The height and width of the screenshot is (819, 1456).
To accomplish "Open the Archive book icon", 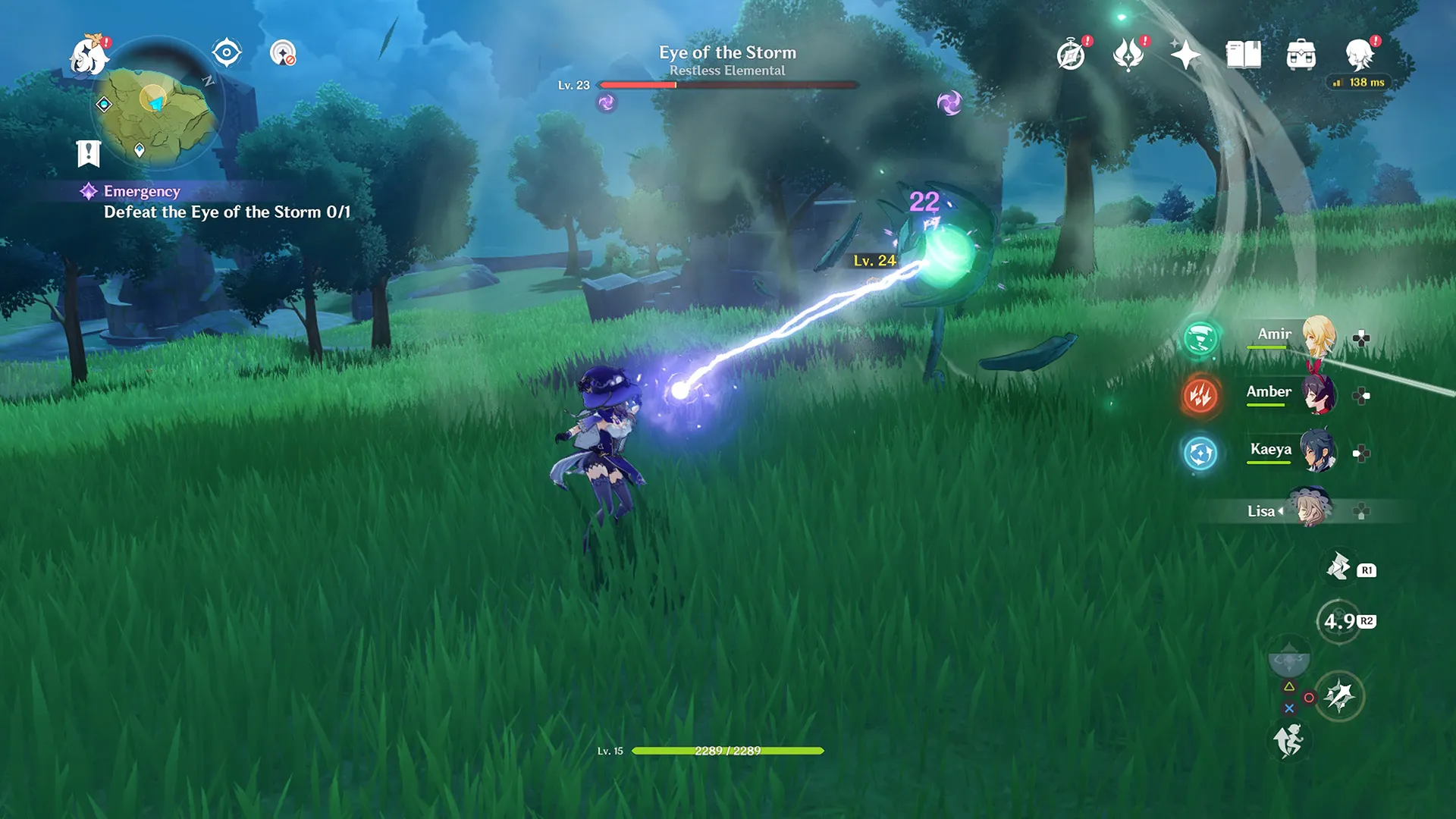I will tap(1243, 55).
